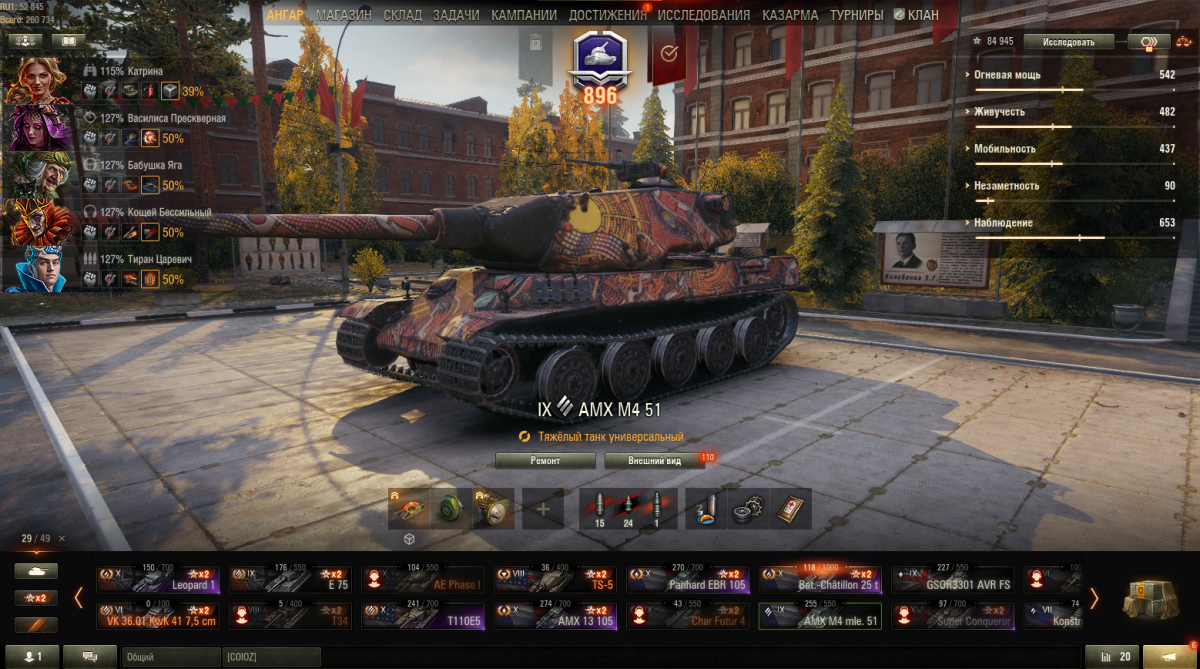This screenshot has width=1200, height=669.
Task: Switch to the СКЛАД (Depot) tab
Action: click(x=402, y=15)
